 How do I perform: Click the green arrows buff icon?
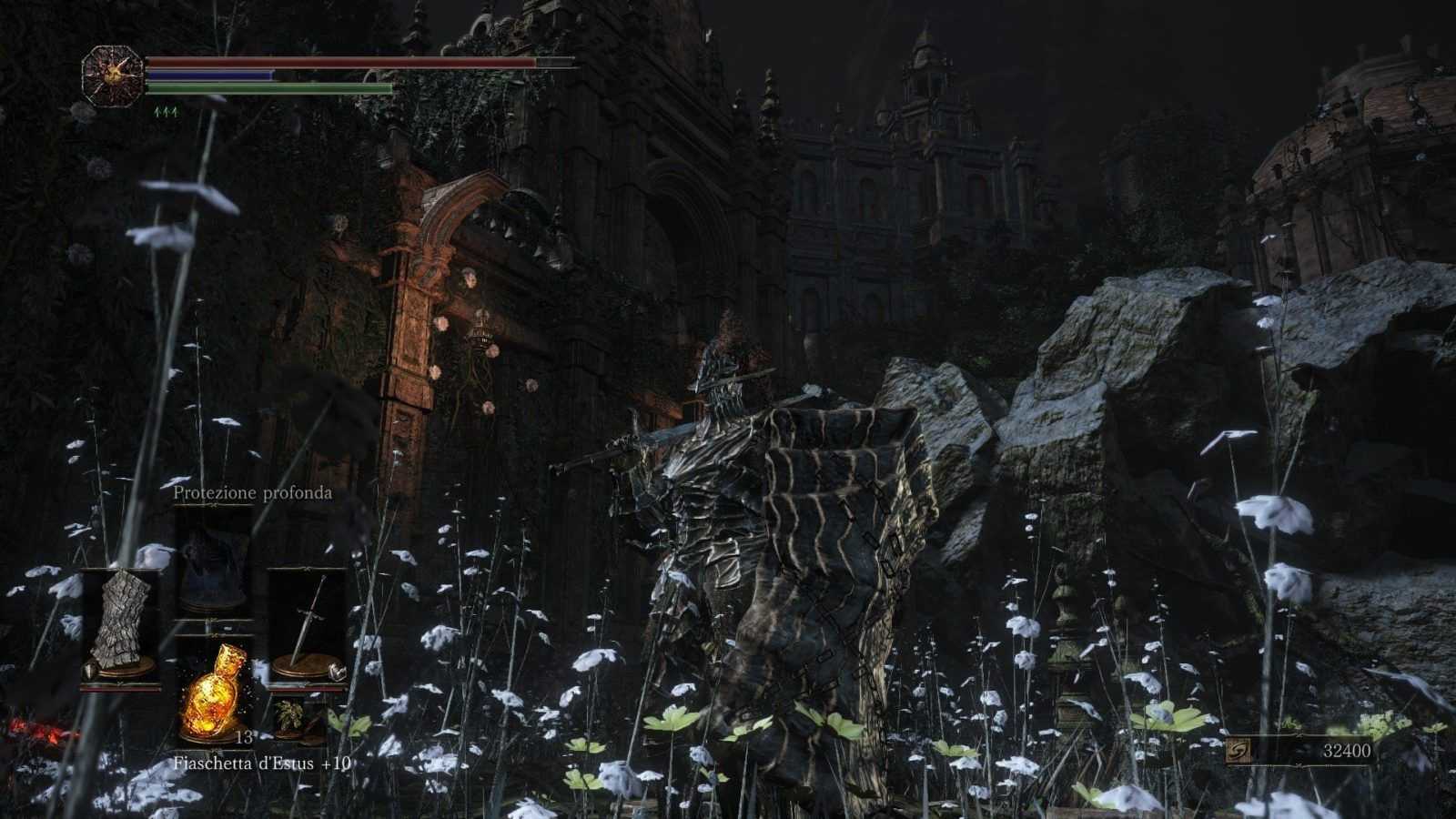166,112
